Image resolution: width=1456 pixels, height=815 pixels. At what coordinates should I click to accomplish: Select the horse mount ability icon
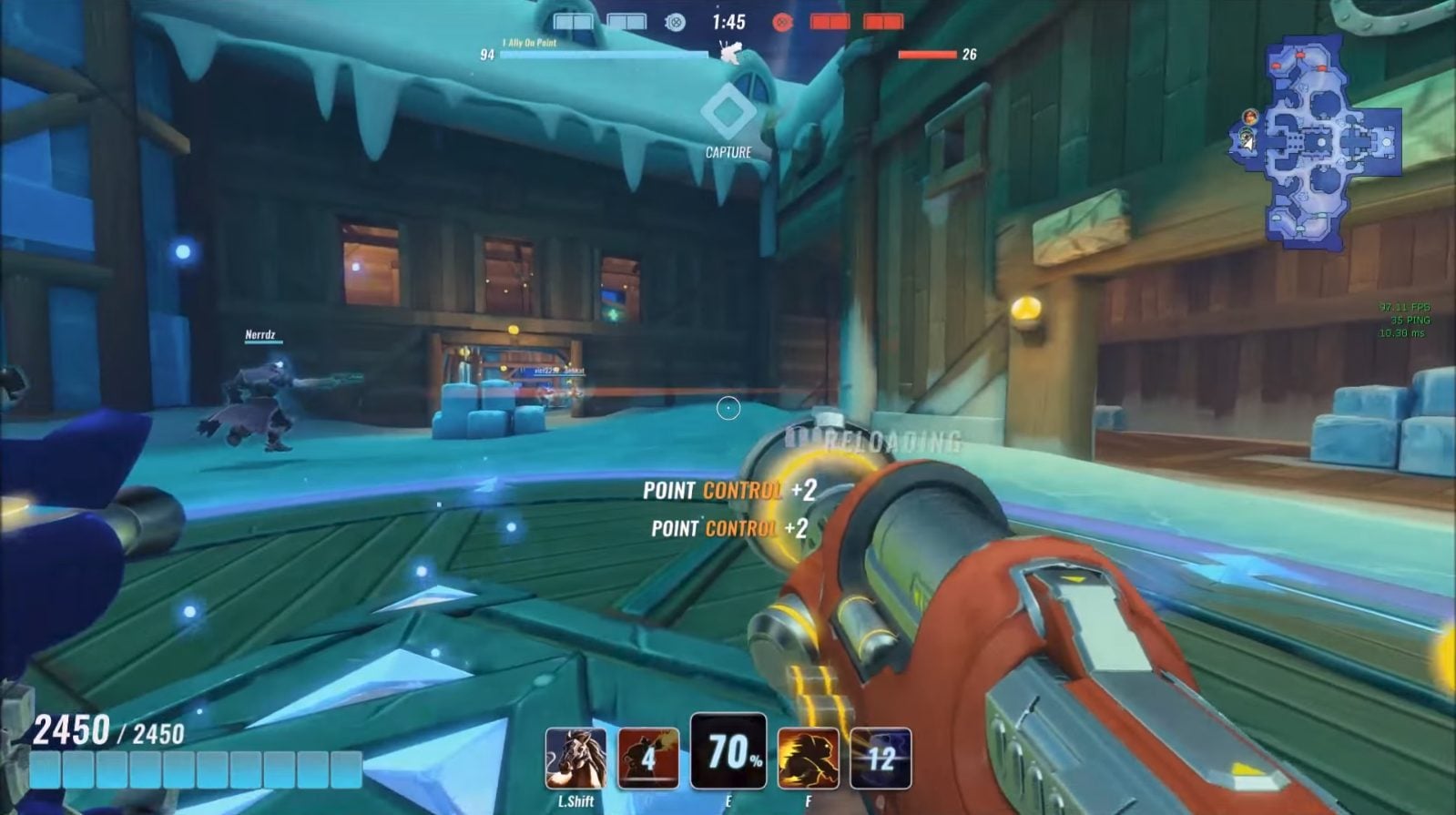(x=575, y=758)
